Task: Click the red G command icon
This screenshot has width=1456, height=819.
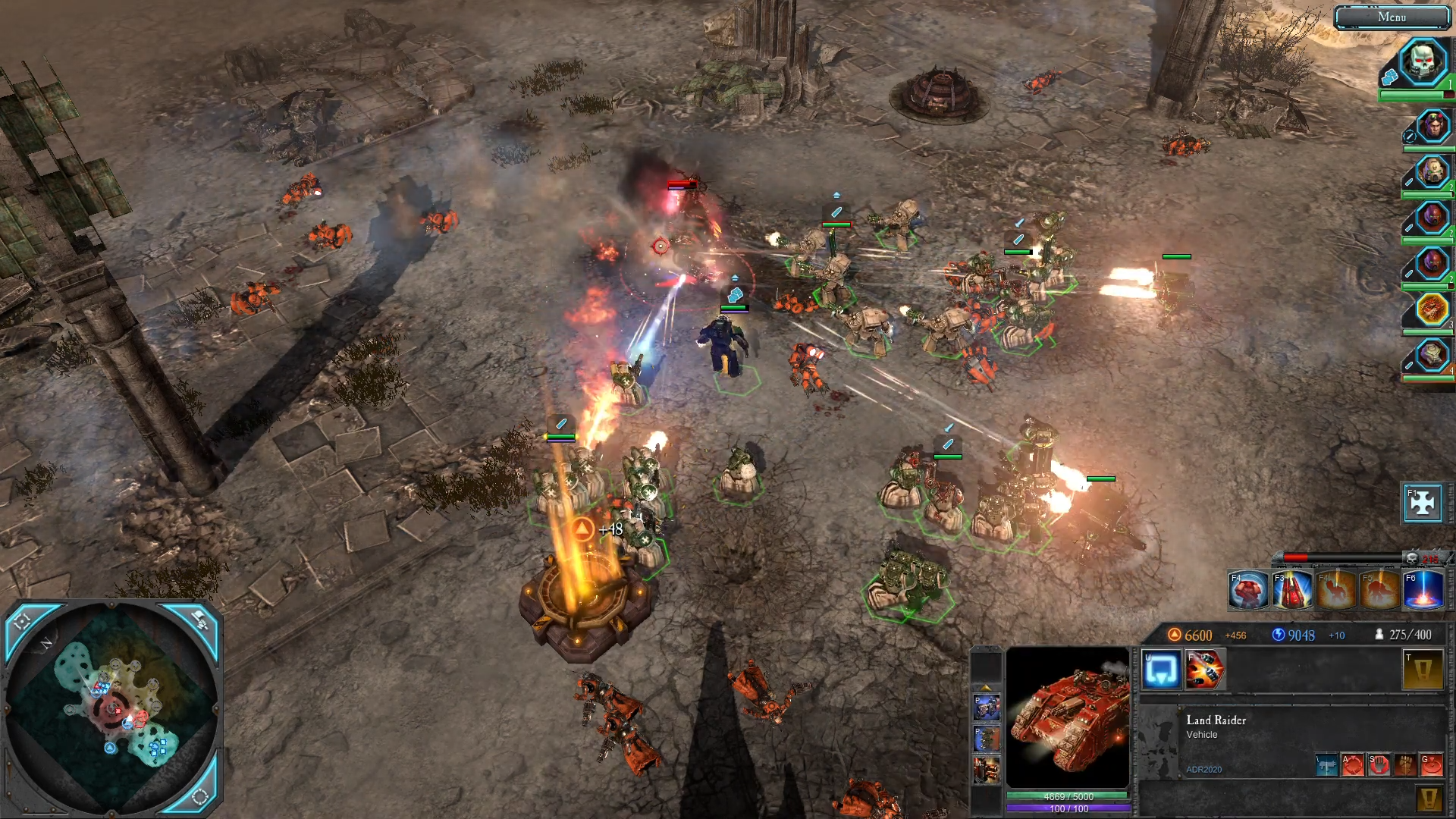Action: point(1431,764)
